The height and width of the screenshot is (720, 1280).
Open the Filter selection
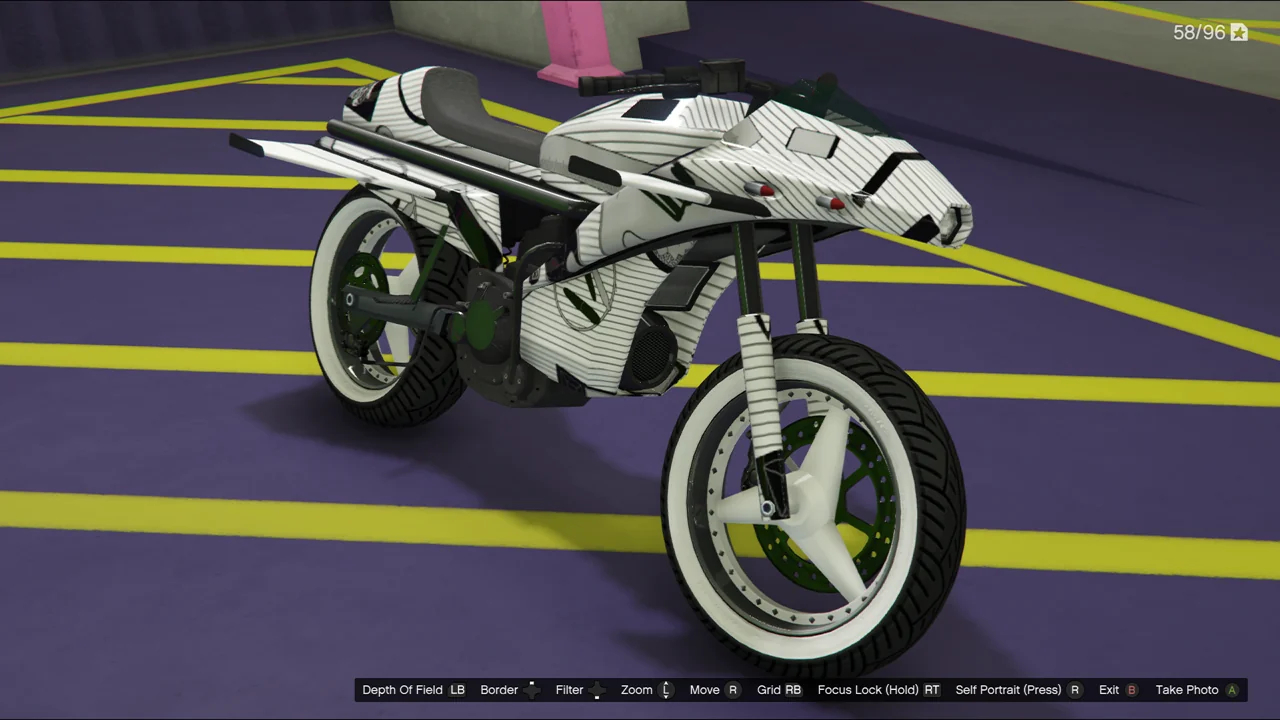569,690
